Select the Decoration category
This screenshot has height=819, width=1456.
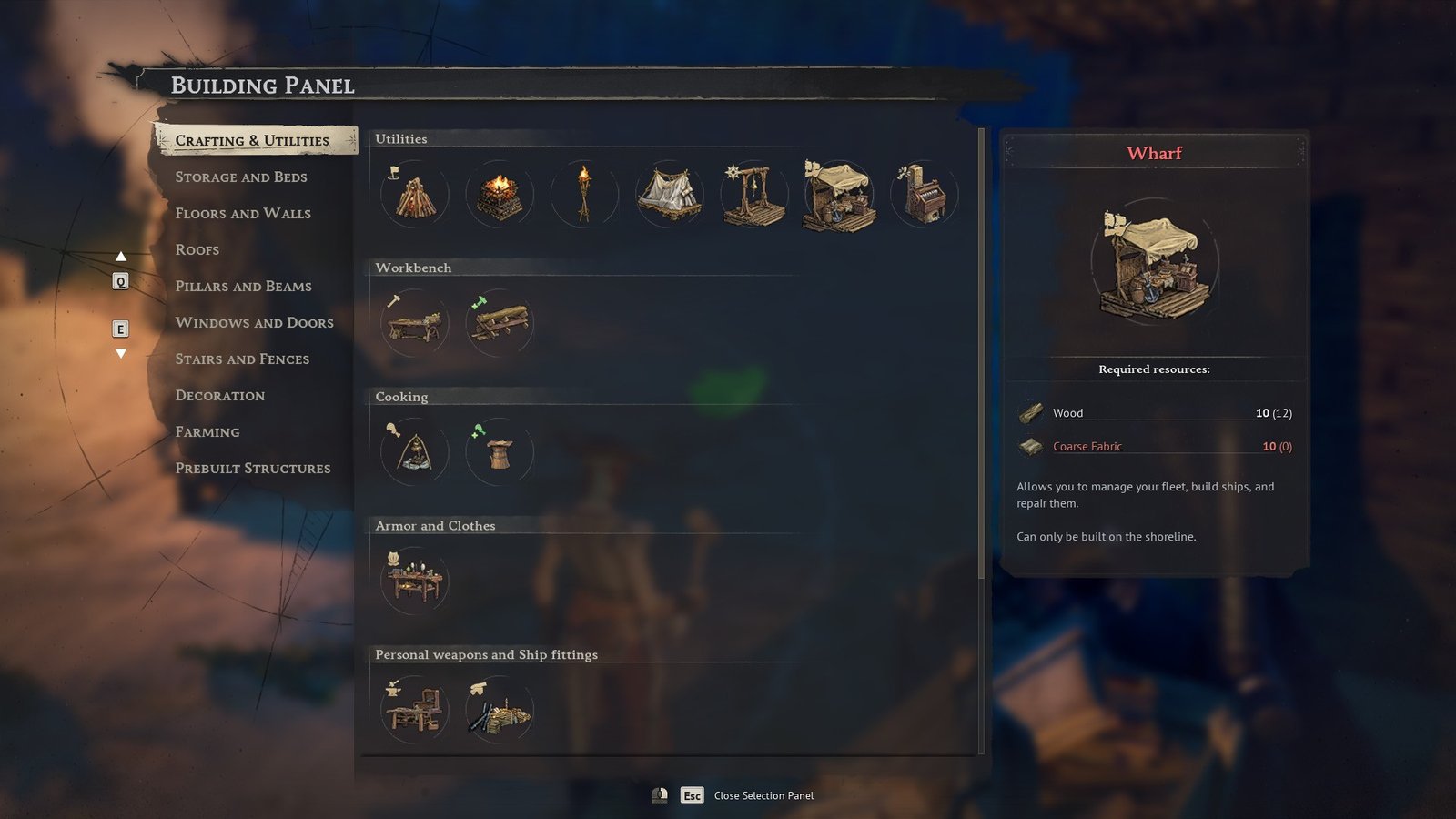click(219, 395)
